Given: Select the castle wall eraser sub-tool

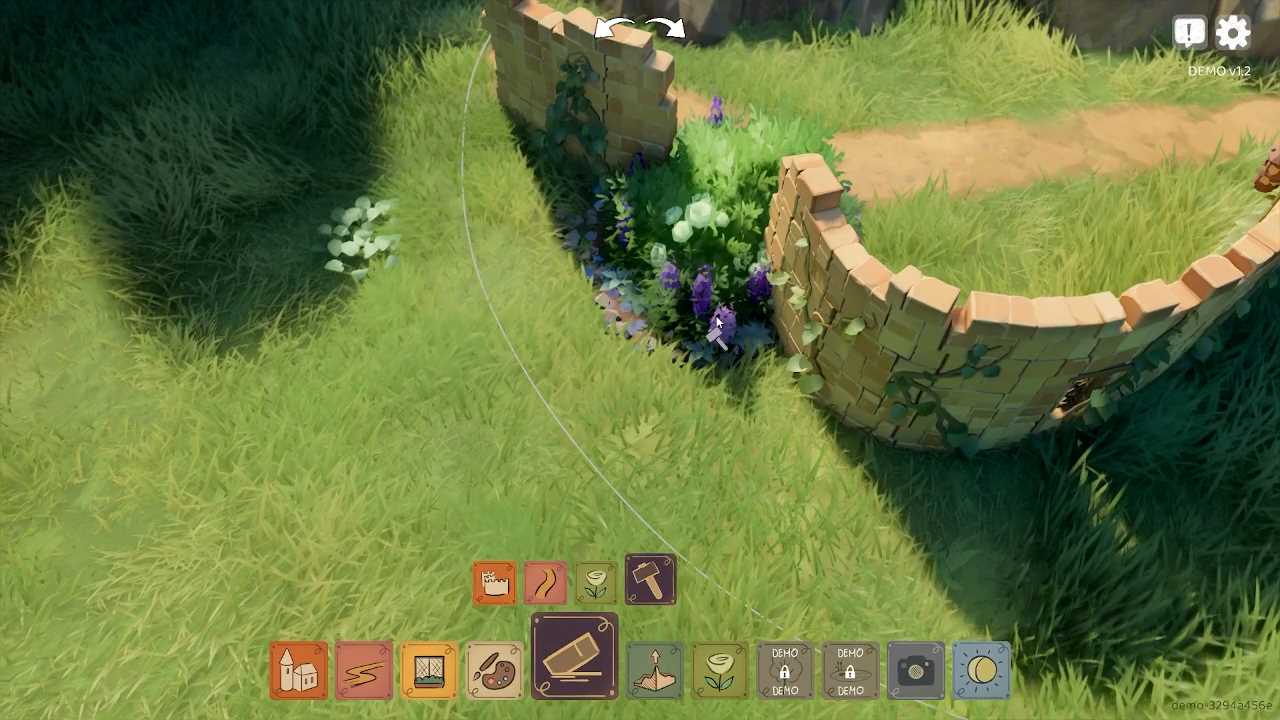Looking at the screenshot, I should pos(495,583).
